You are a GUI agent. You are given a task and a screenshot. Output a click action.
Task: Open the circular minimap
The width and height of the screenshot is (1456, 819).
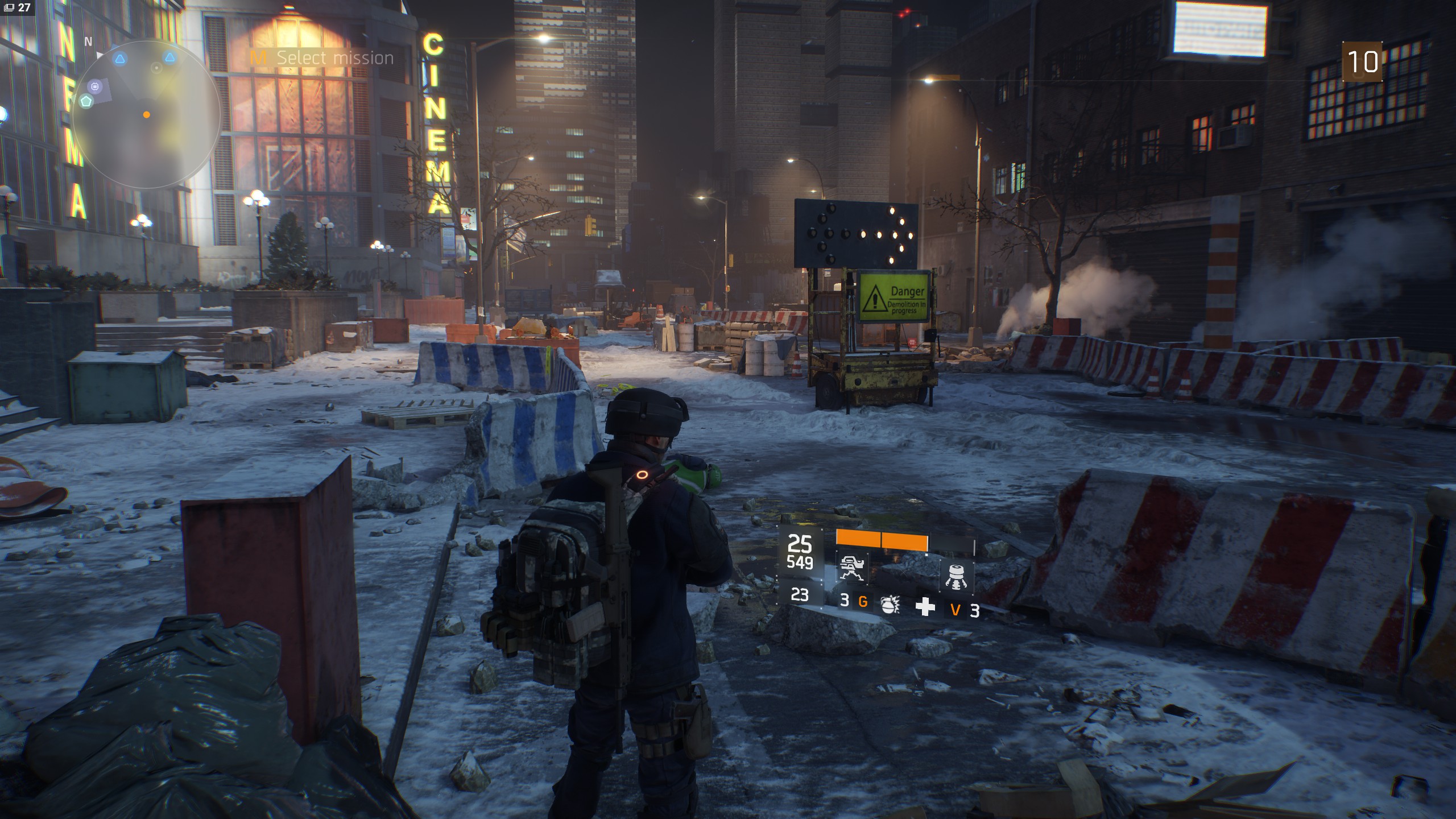tap(146, 114)
